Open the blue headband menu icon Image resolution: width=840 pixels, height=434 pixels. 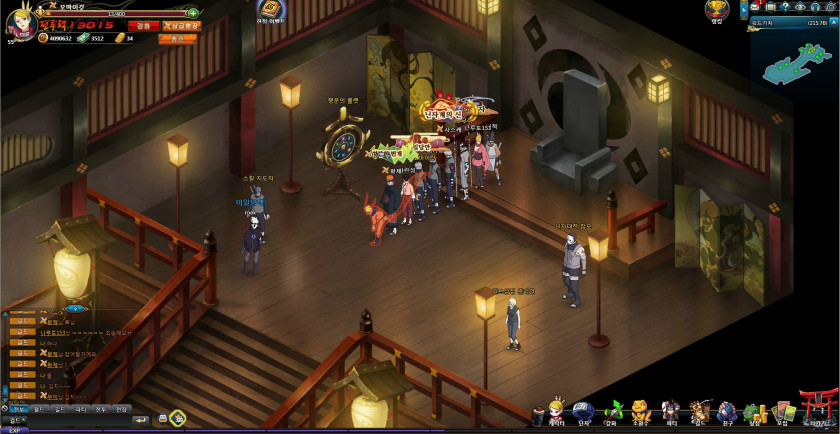pos(583,412)
